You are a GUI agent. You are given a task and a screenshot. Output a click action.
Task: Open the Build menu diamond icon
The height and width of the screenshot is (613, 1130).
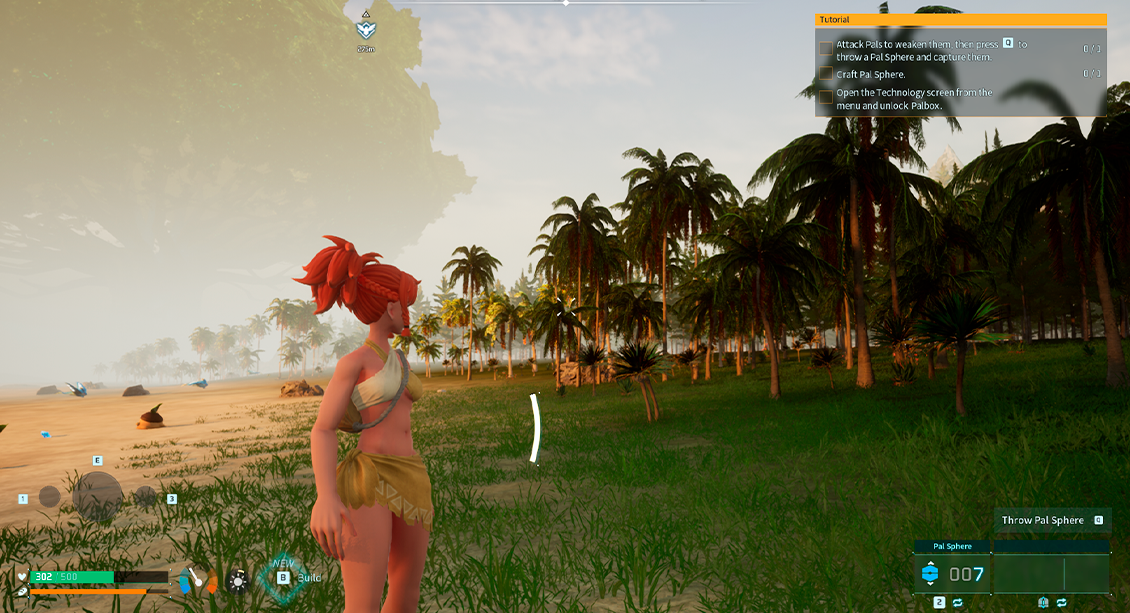(283, 577)
